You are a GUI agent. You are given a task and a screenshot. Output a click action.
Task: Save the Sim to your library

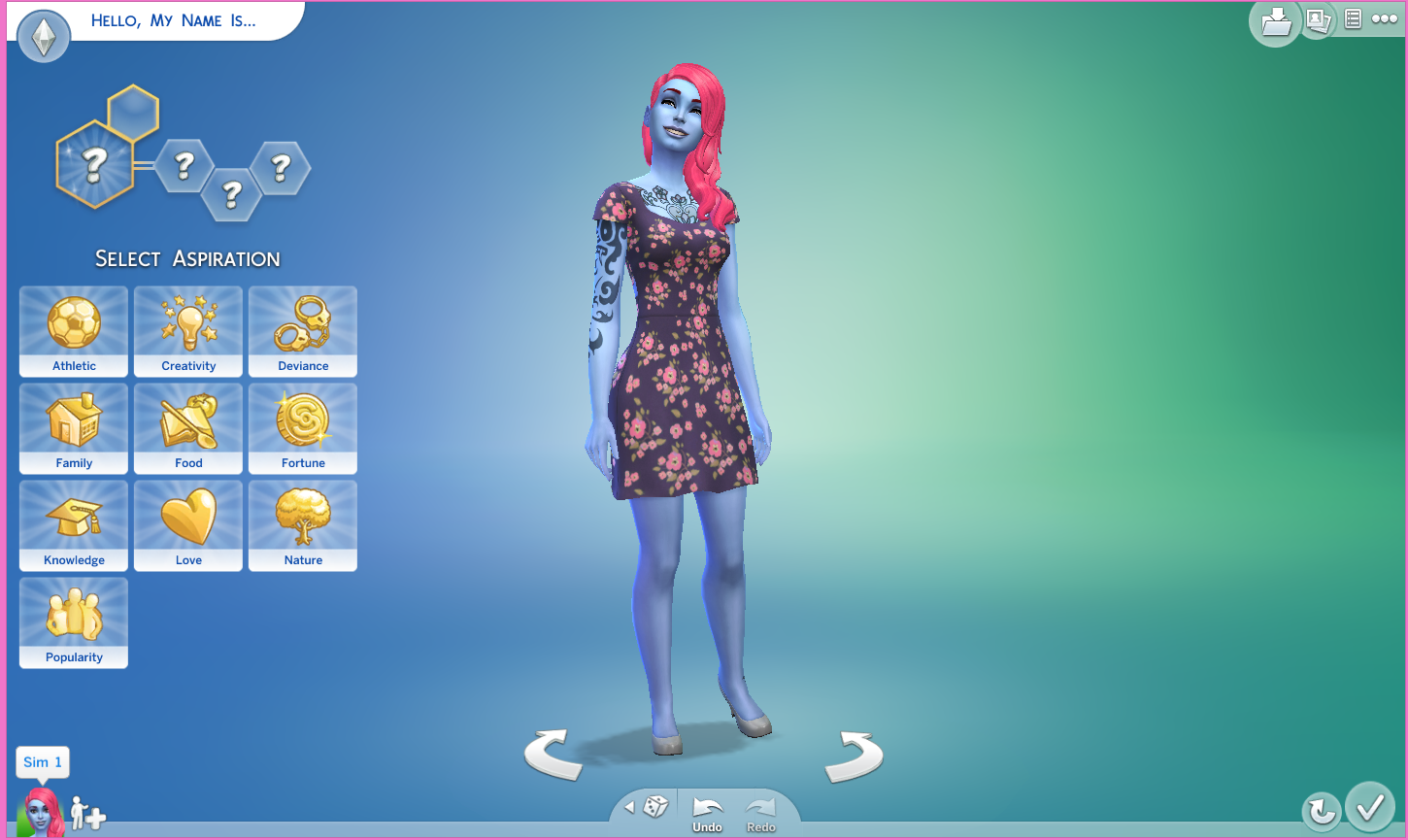[1275, 20]
